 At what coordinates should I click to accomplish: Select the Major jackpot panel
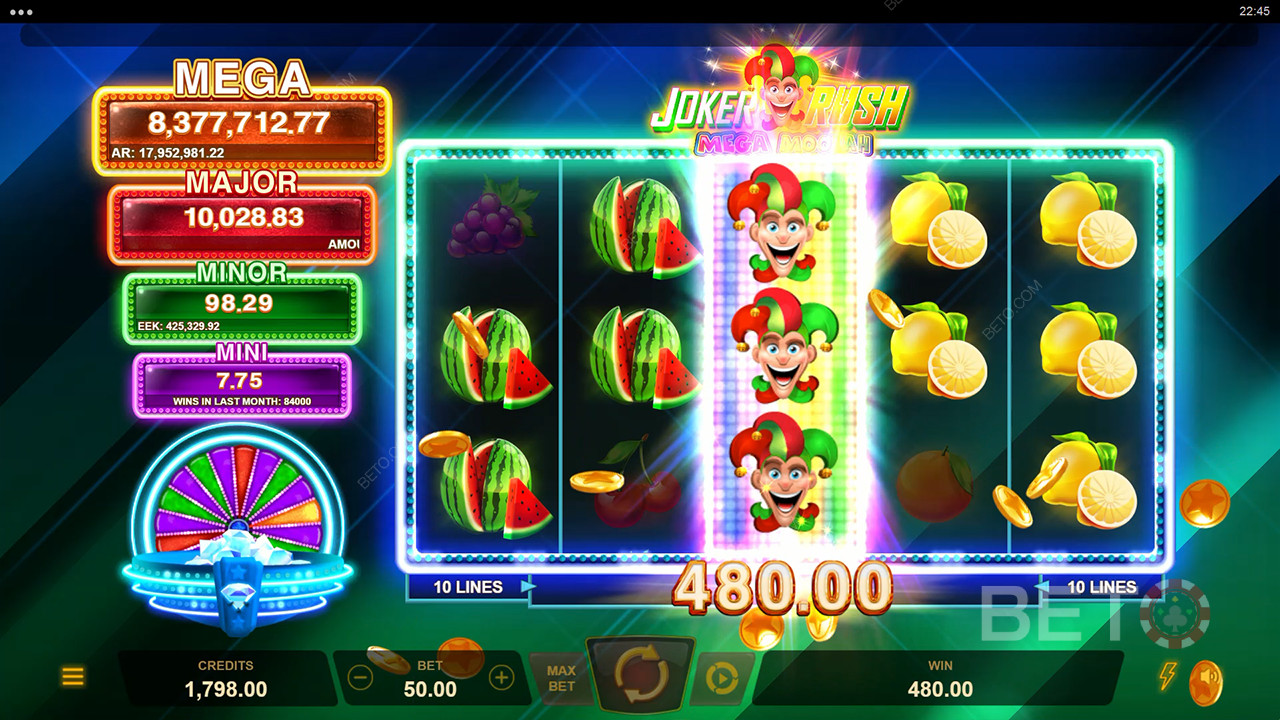click(x=241, y=222)
